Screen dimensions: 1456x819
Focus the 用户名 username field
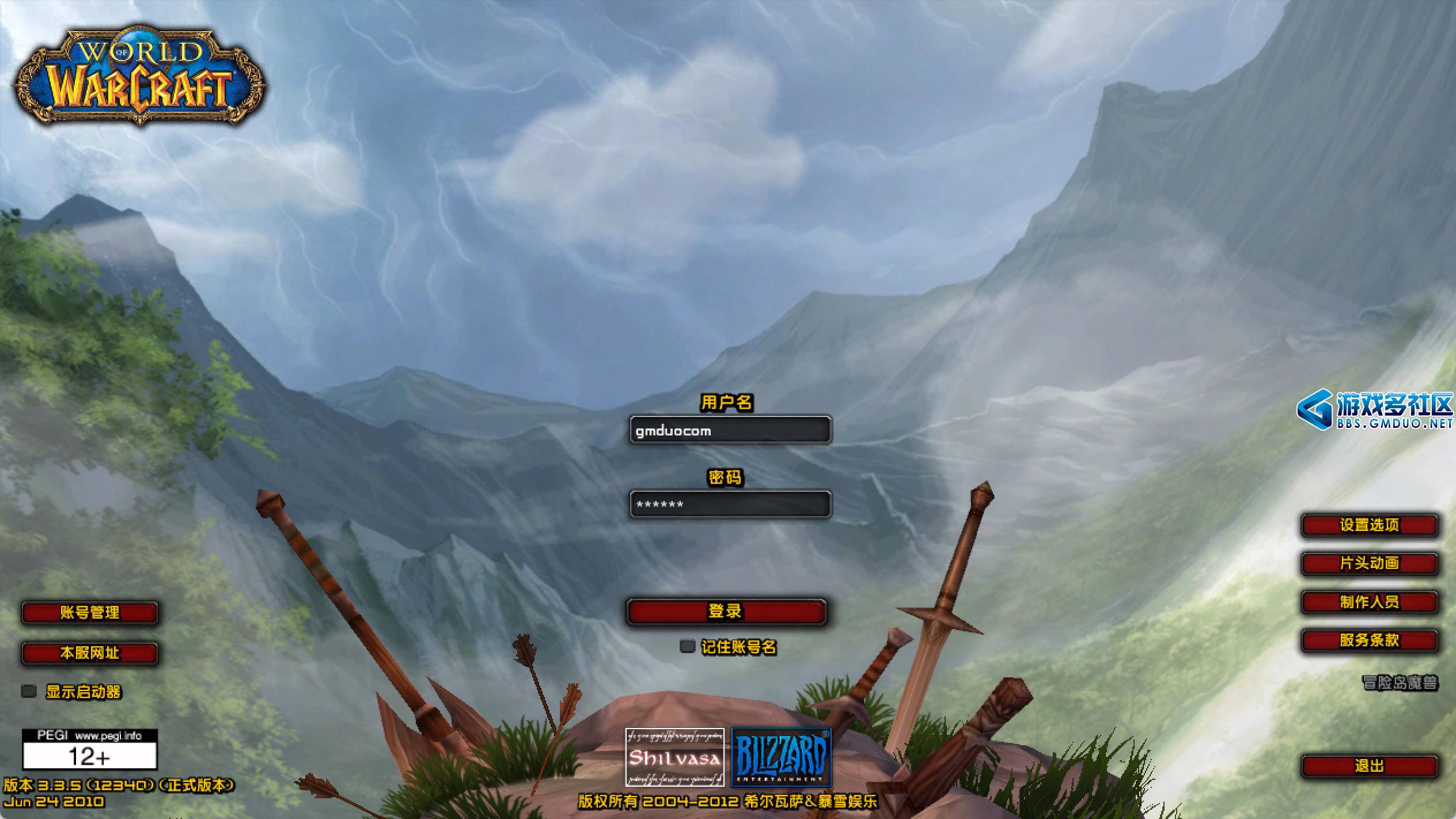point(730,430)
